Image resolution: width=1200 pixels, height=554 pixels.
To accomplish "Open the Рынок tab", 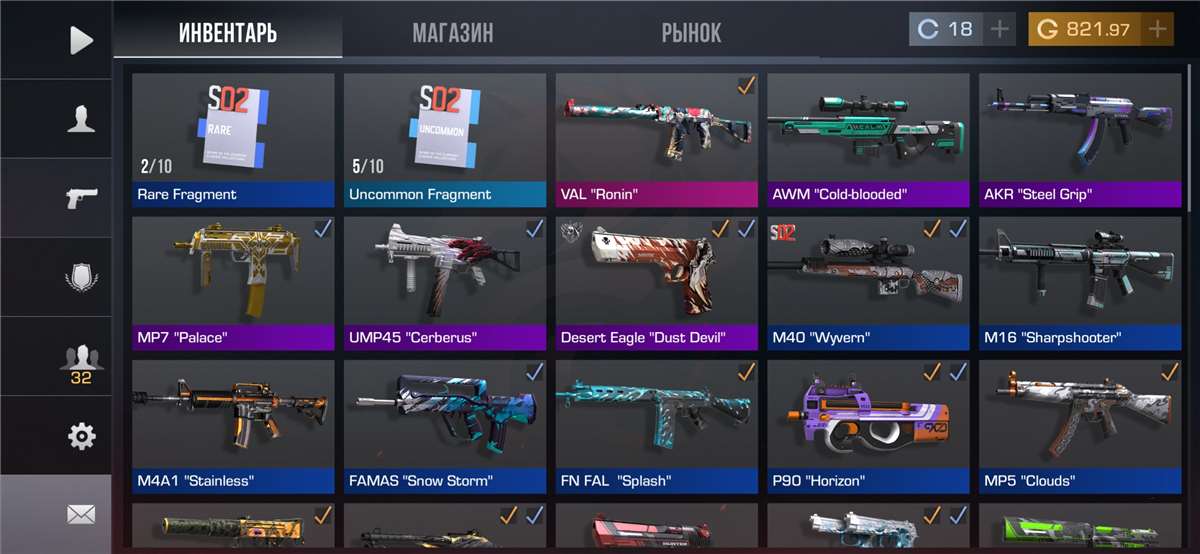I will pyautogui.click(x=691, y=32).
